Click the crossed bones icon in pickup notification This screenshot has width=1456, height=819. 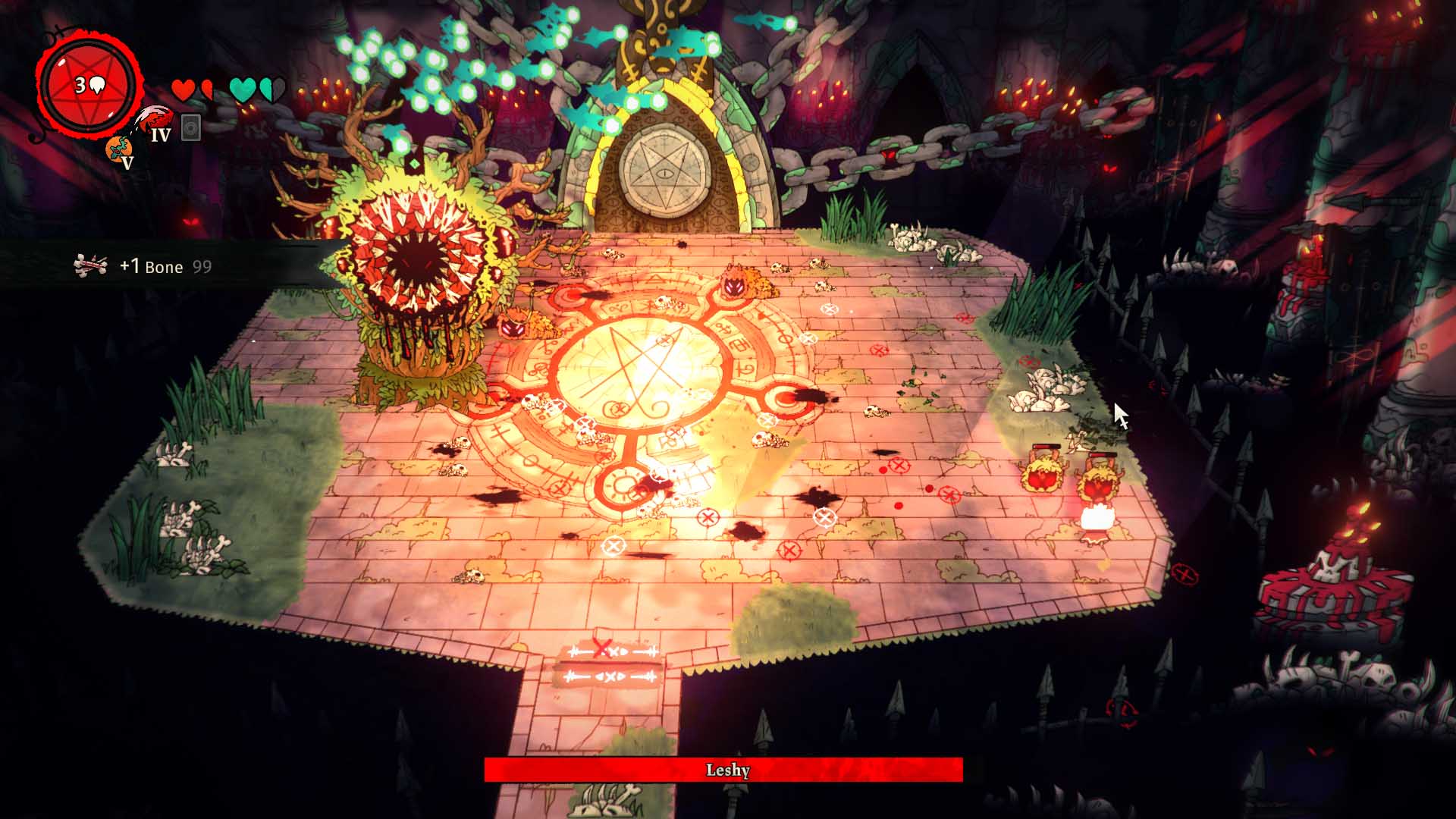[91, 263]
